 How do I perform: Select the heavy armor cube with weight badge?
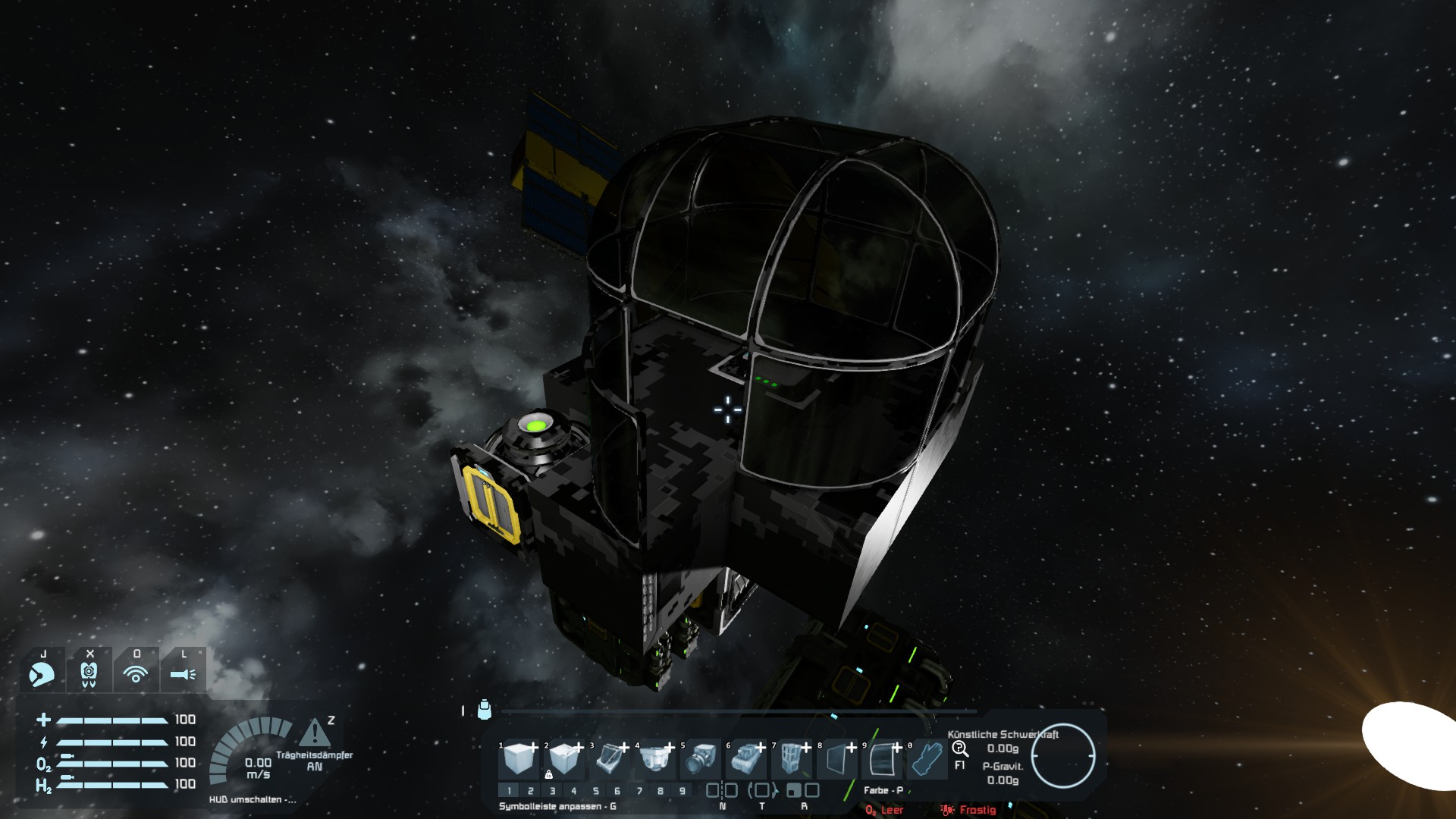coord(563,759)
